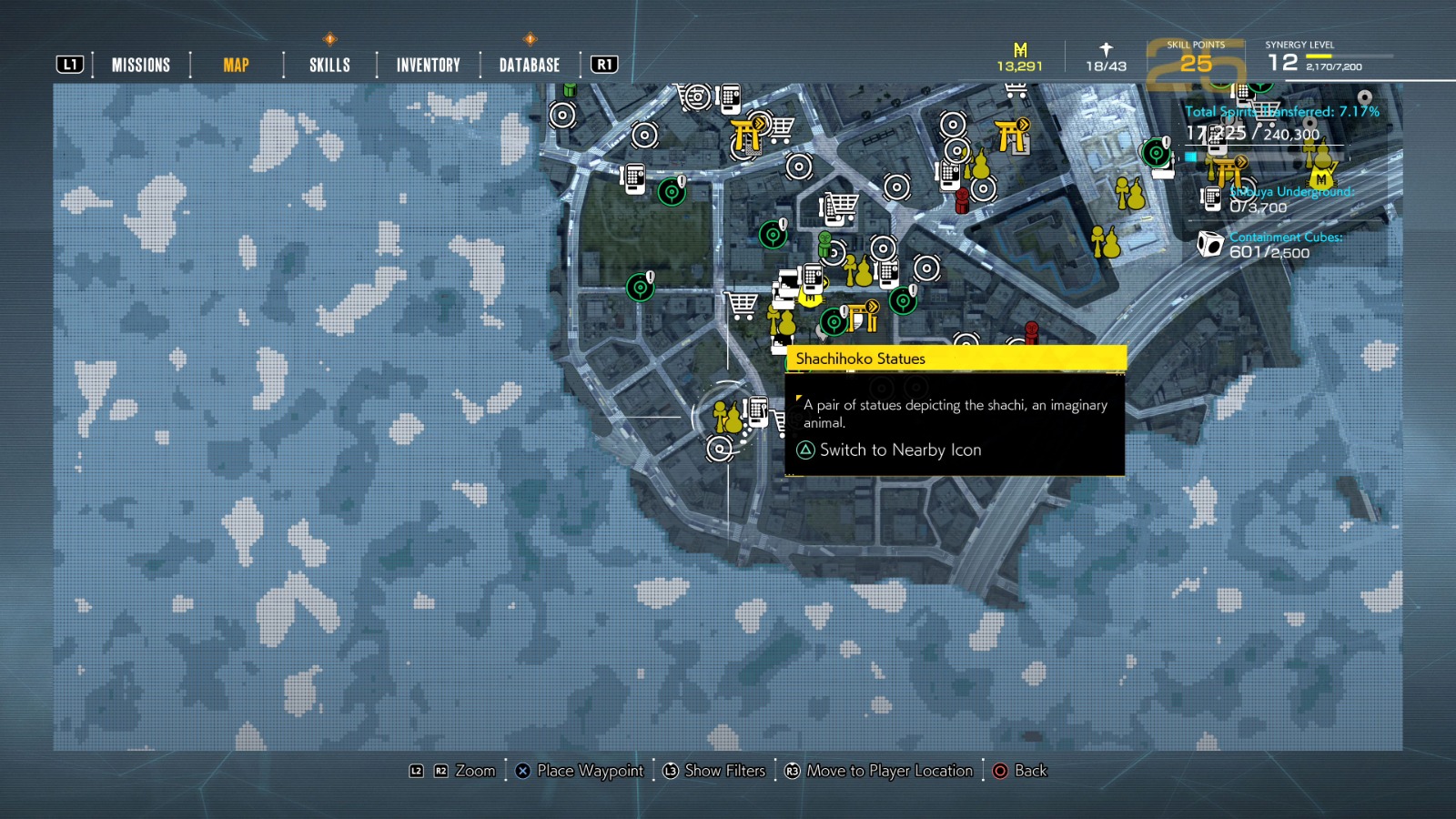Switch to the SKILLS tab

[x=326, y=65]
